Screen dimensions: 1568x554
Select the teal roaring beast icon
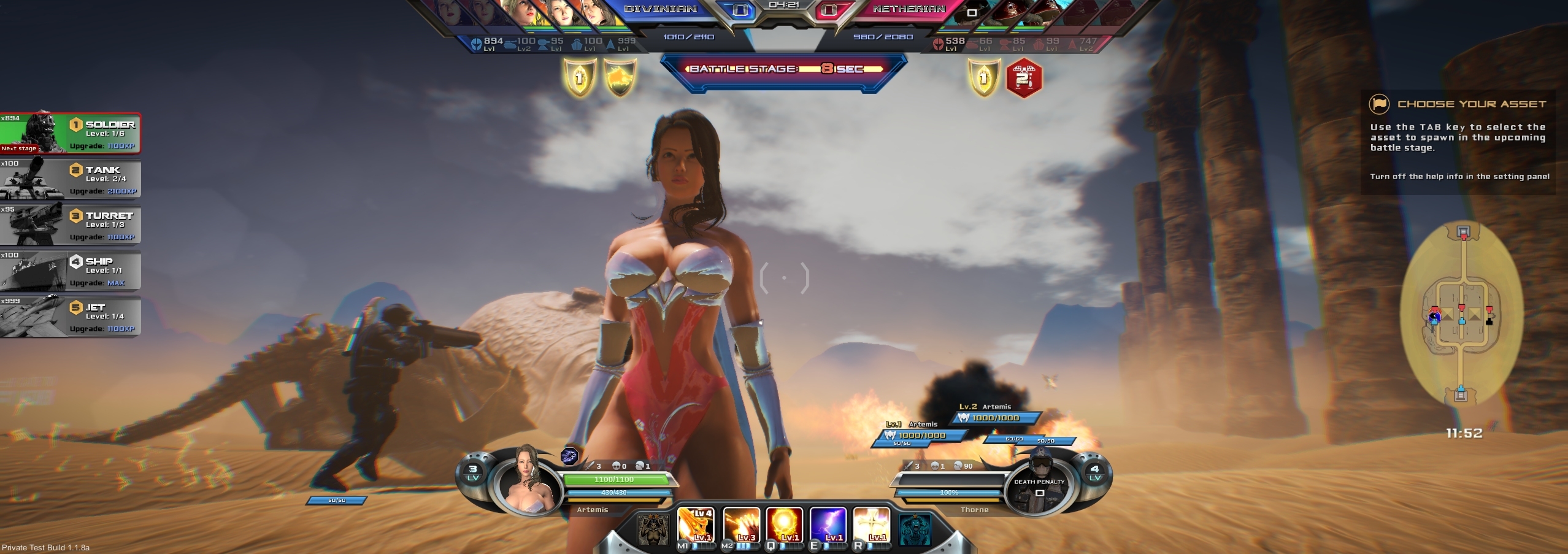pyautogui.click(x=915, y=529)
